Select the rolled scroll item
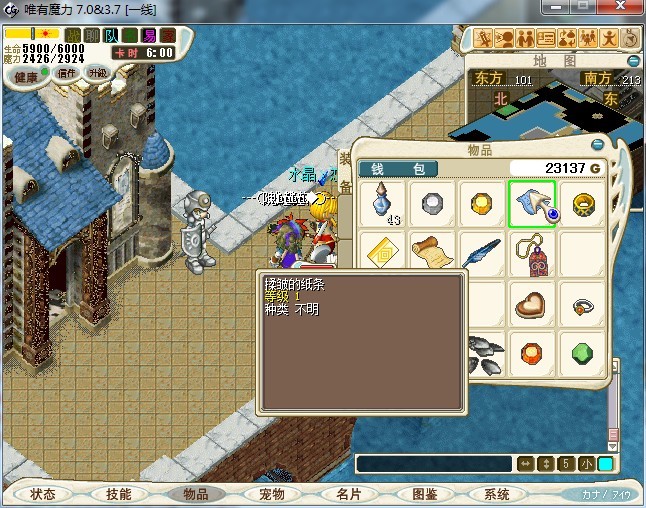The width and height of the screenshot is (646, 508). (x=432, y=254)
